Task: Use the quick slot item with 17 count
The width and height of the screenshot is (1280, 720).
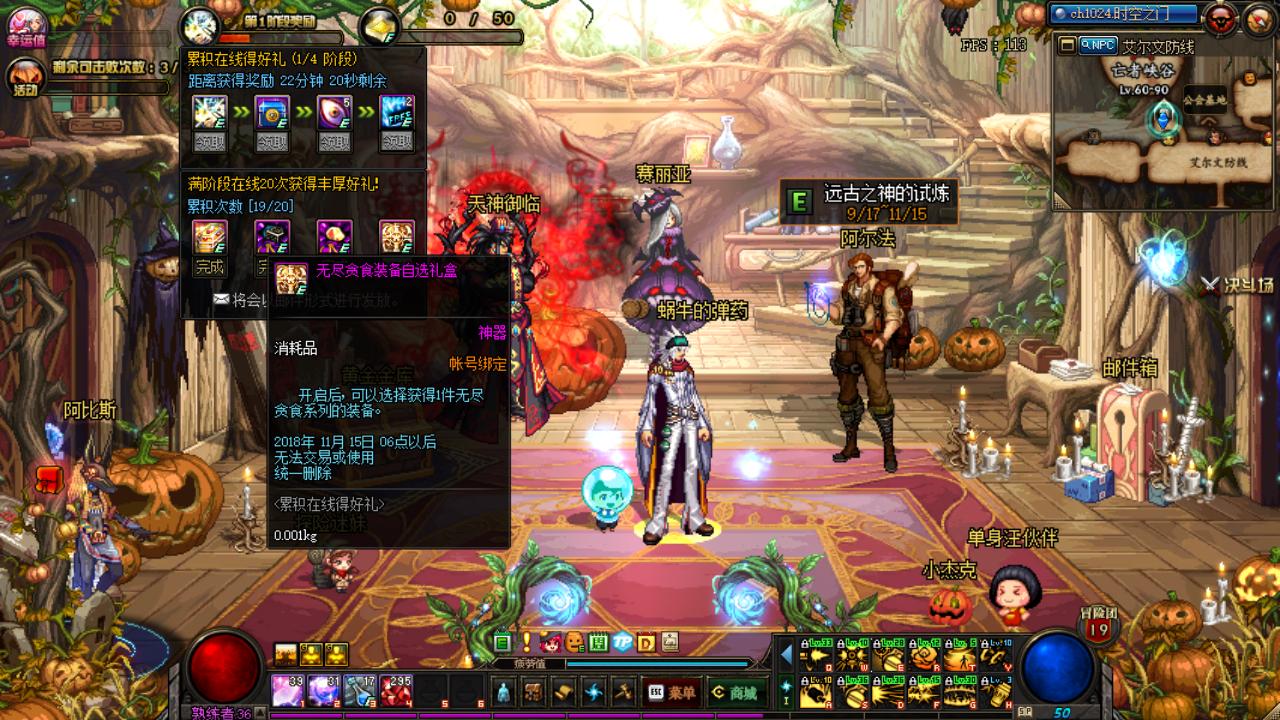Action: point(360,690)
